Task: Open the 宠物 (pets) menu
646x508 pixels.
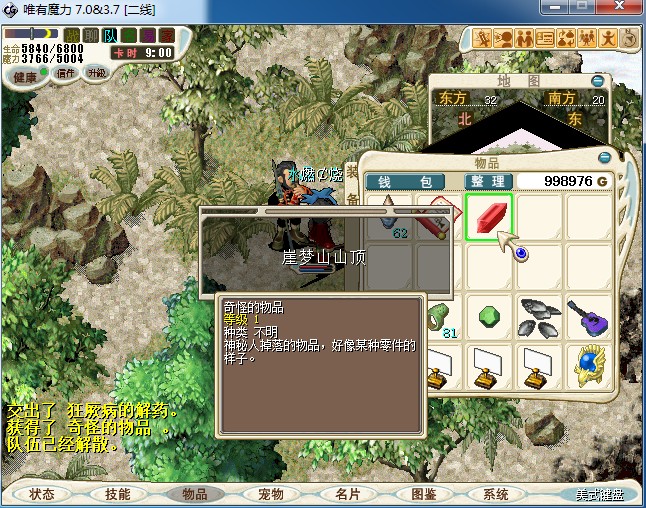Action: (x=271, y=494)
